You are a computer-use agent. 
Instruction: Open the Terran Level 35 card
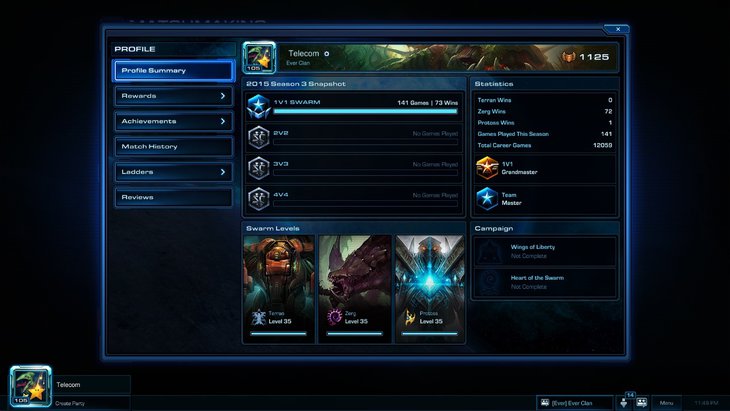[278, 289]
